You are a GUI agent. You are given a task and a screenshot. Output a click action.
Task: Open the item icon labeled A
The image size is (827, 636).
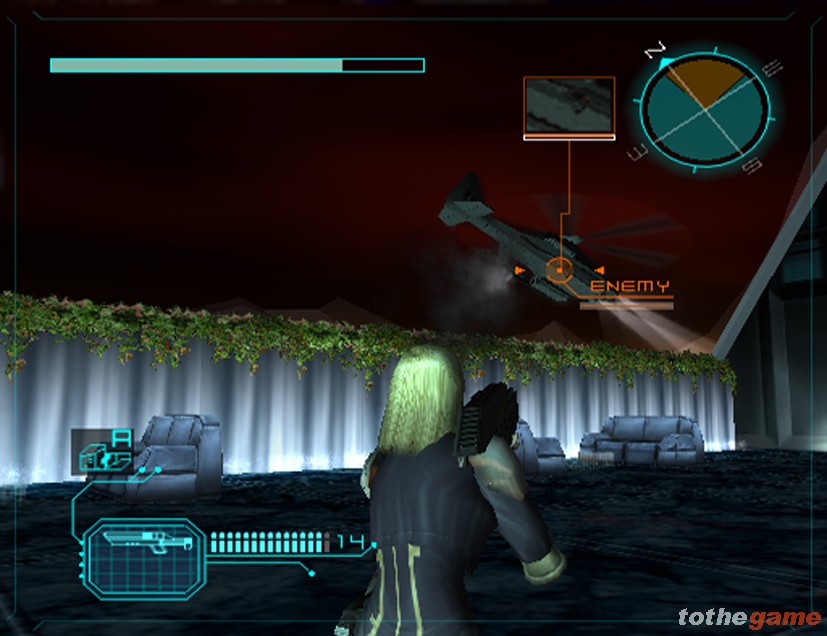103,453
